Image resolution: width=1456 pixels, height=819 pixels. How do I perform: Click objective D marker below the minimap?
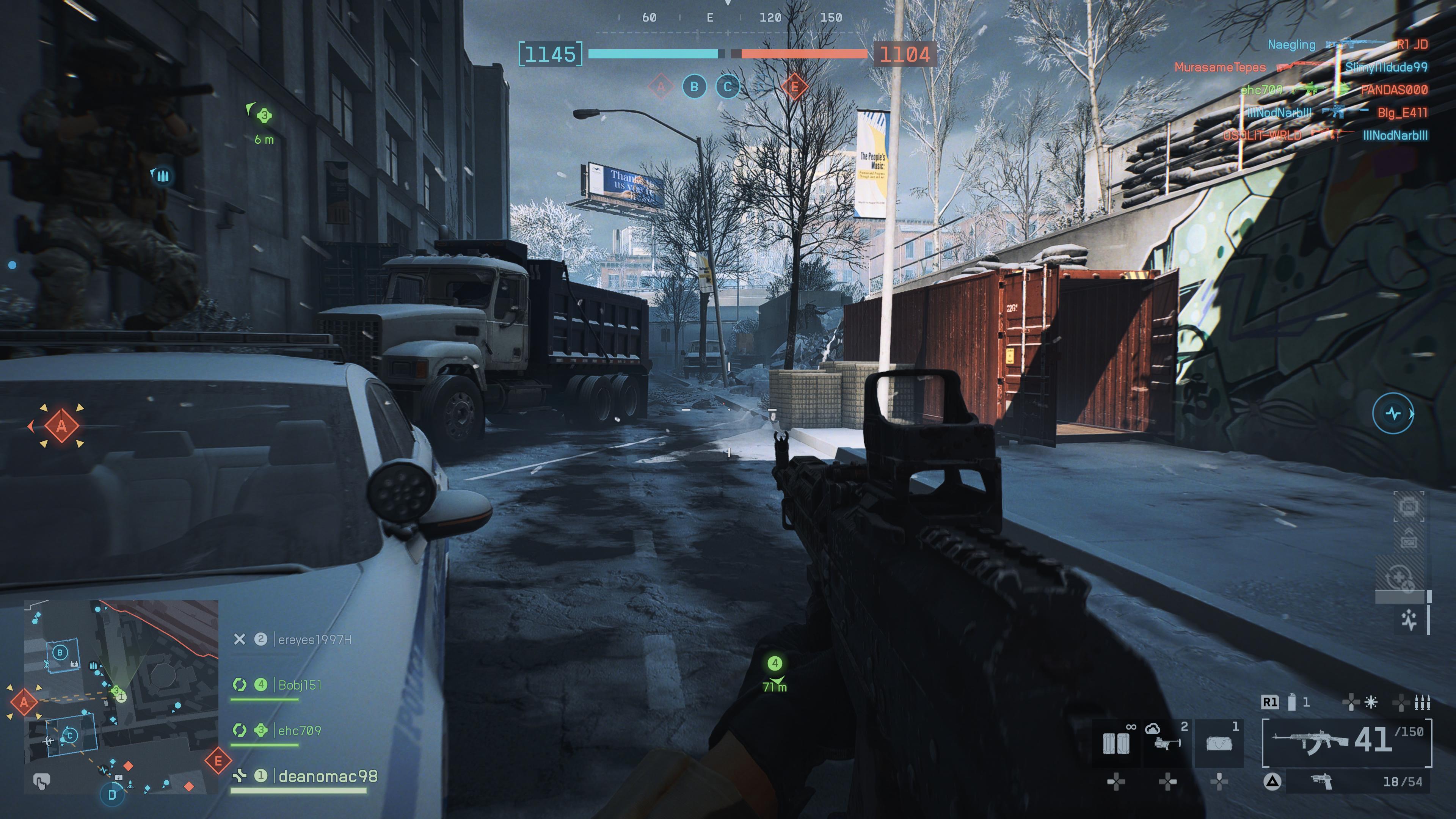(x=112, y=794)
